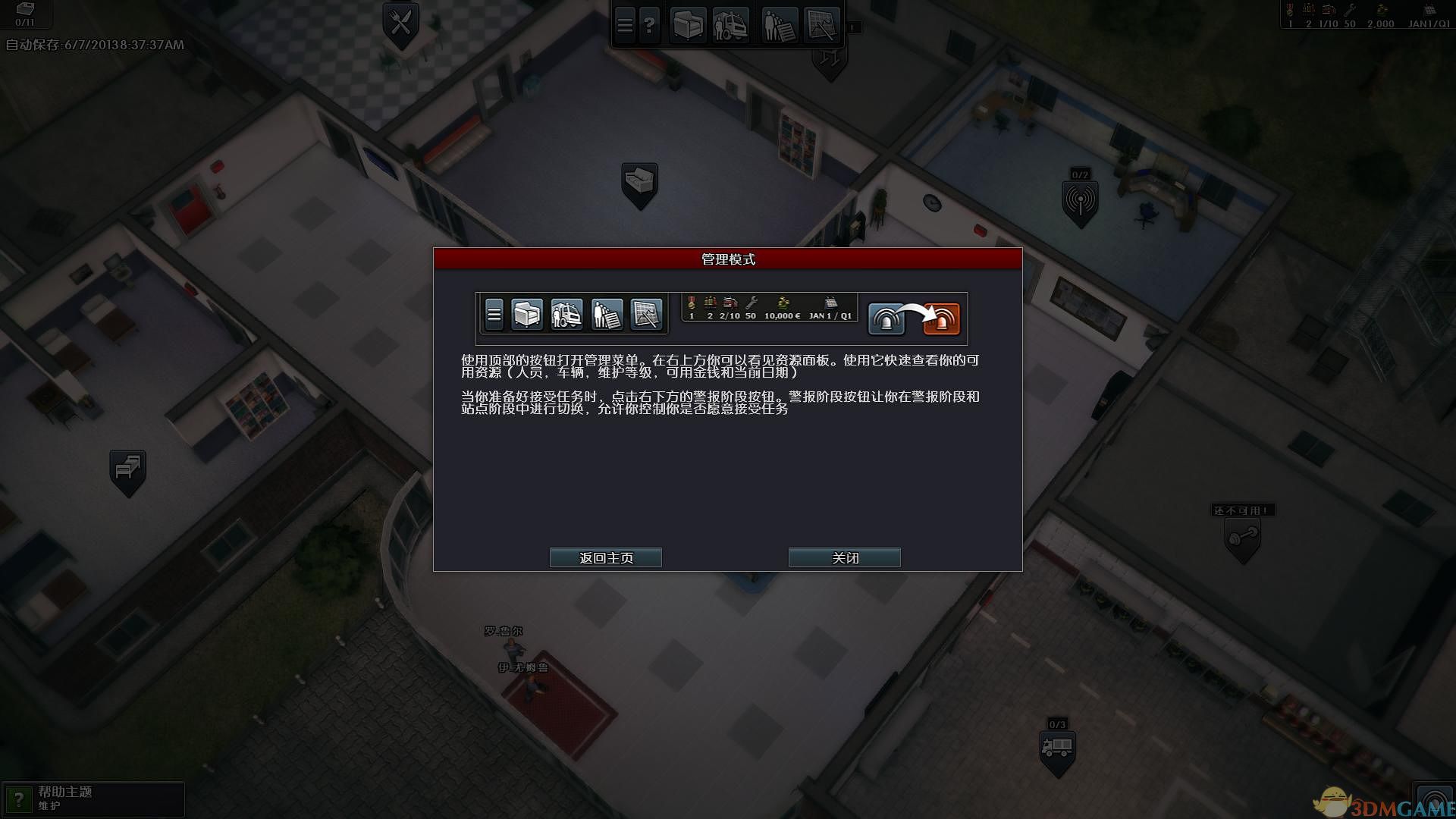Click the radio antenna shield marker labeled 0/2
1456x819 pixels.
(x=1080, y=199)
